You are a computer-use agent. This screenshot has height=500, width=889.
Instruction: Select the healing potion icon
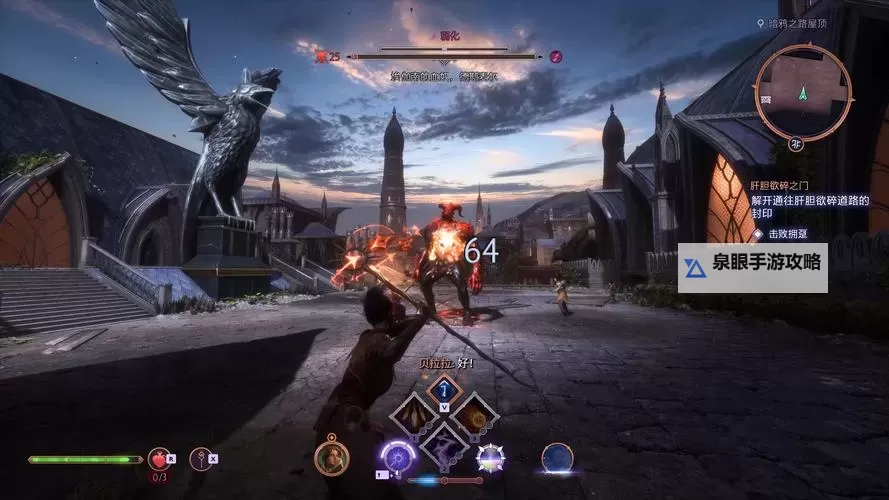pos(159,459)
